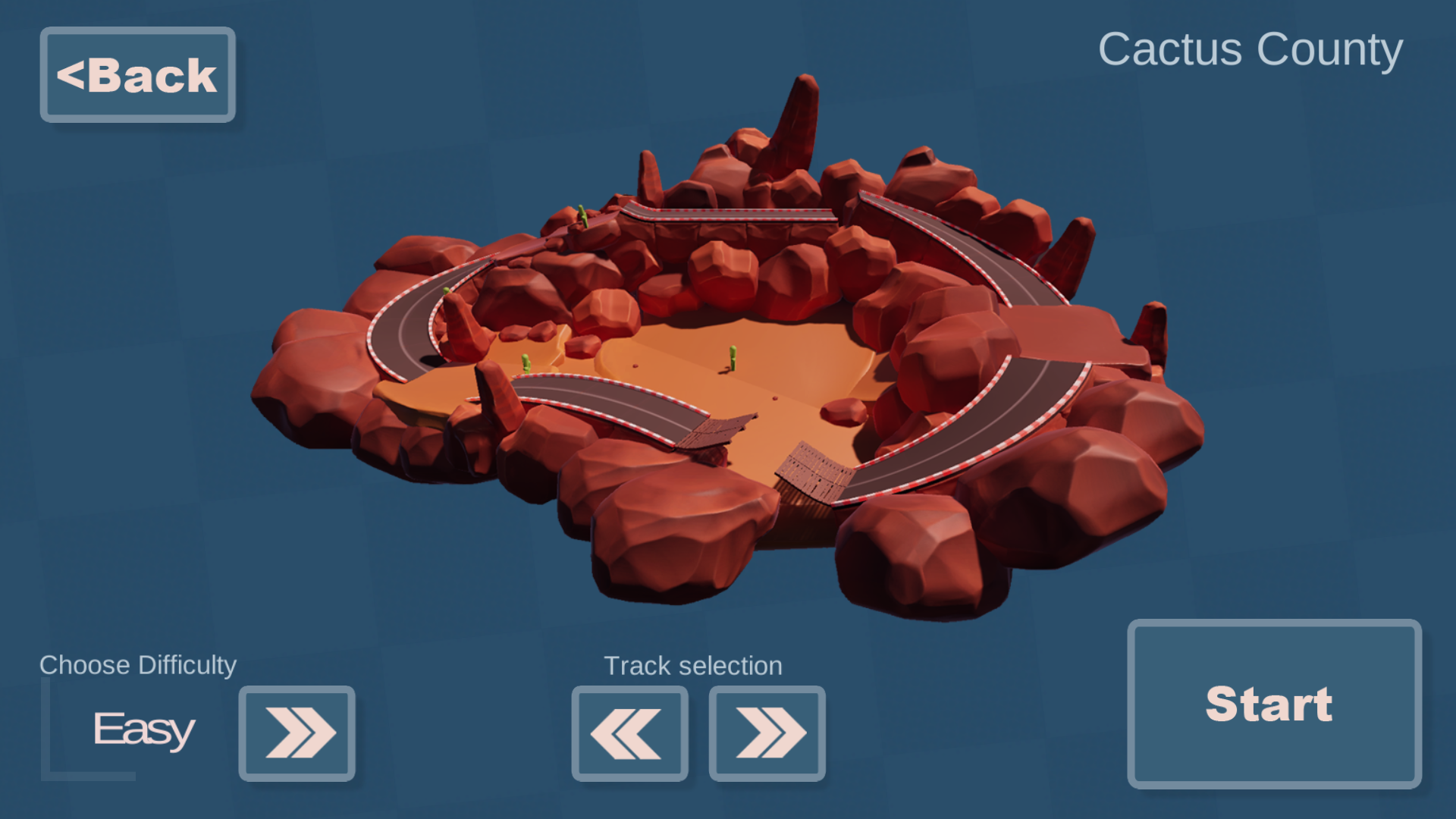
Task: Click the Cactus County track title
Action: 1250,50
